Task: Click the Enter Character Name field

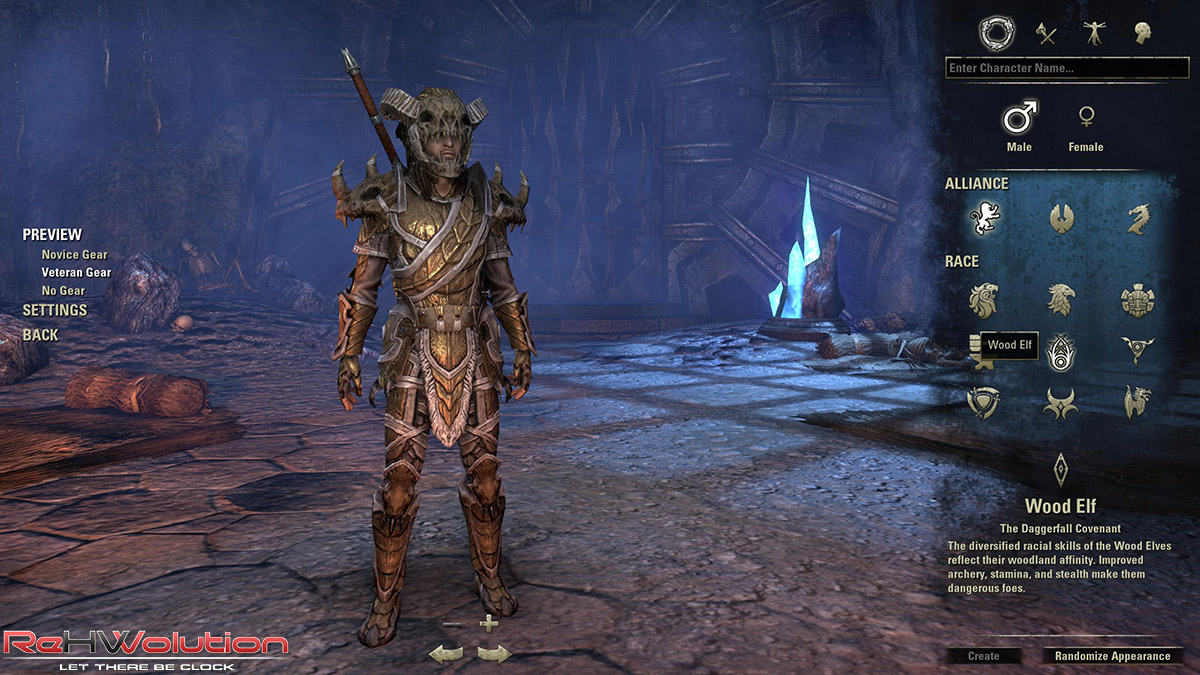Action: click(1066, 68)
